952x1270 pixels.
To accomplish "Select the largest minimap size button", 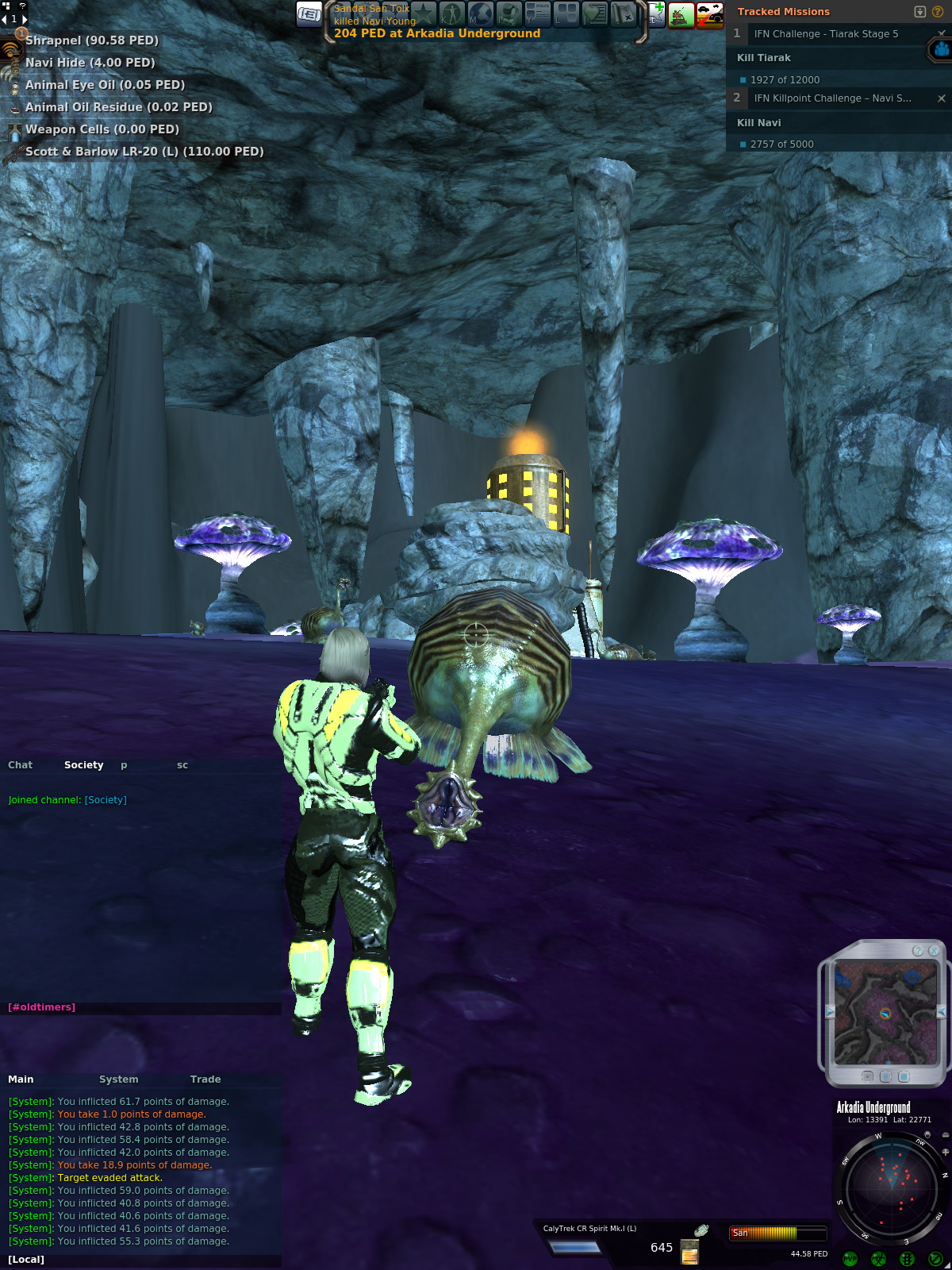I will [904, 1077].
